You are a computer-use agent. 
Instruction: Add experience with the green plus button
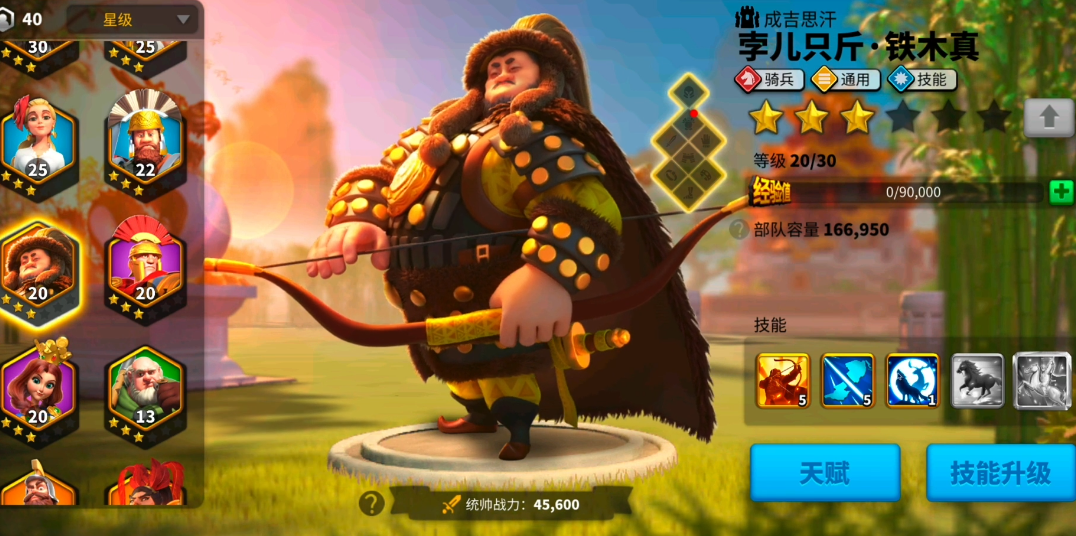pyautogui.click(x=1061, y=192)
